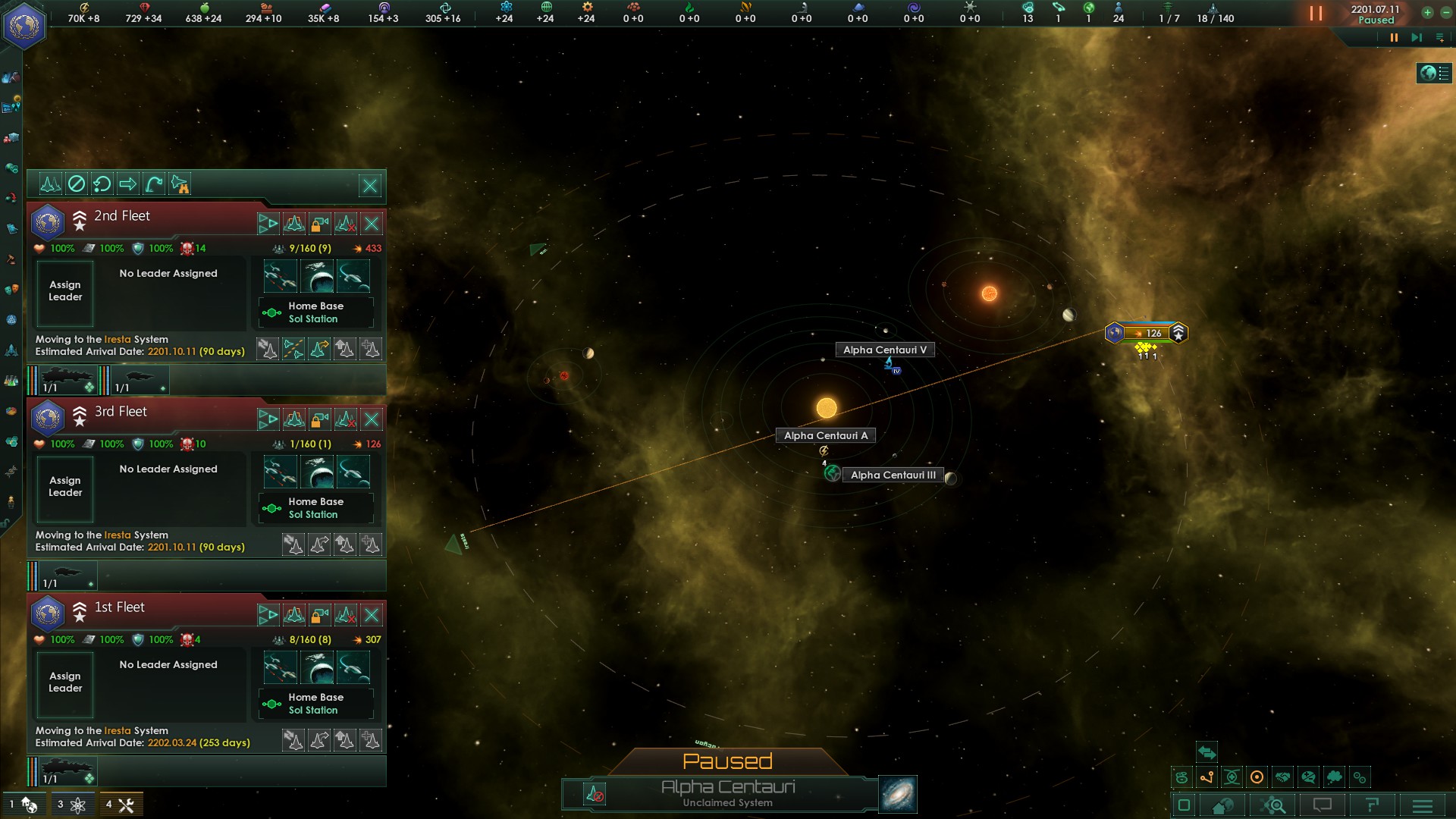This screenshot has height=819, width=1456.
Task: Assign a leader to the 3rd Fleet
Action: [x=65, y=488]
